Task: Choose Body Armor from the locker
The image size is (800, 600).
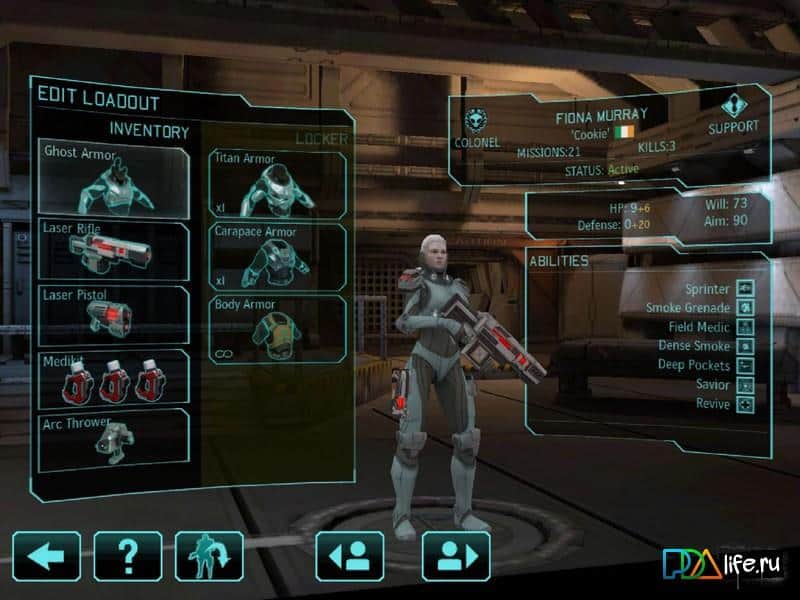Action: coord(277,329)
